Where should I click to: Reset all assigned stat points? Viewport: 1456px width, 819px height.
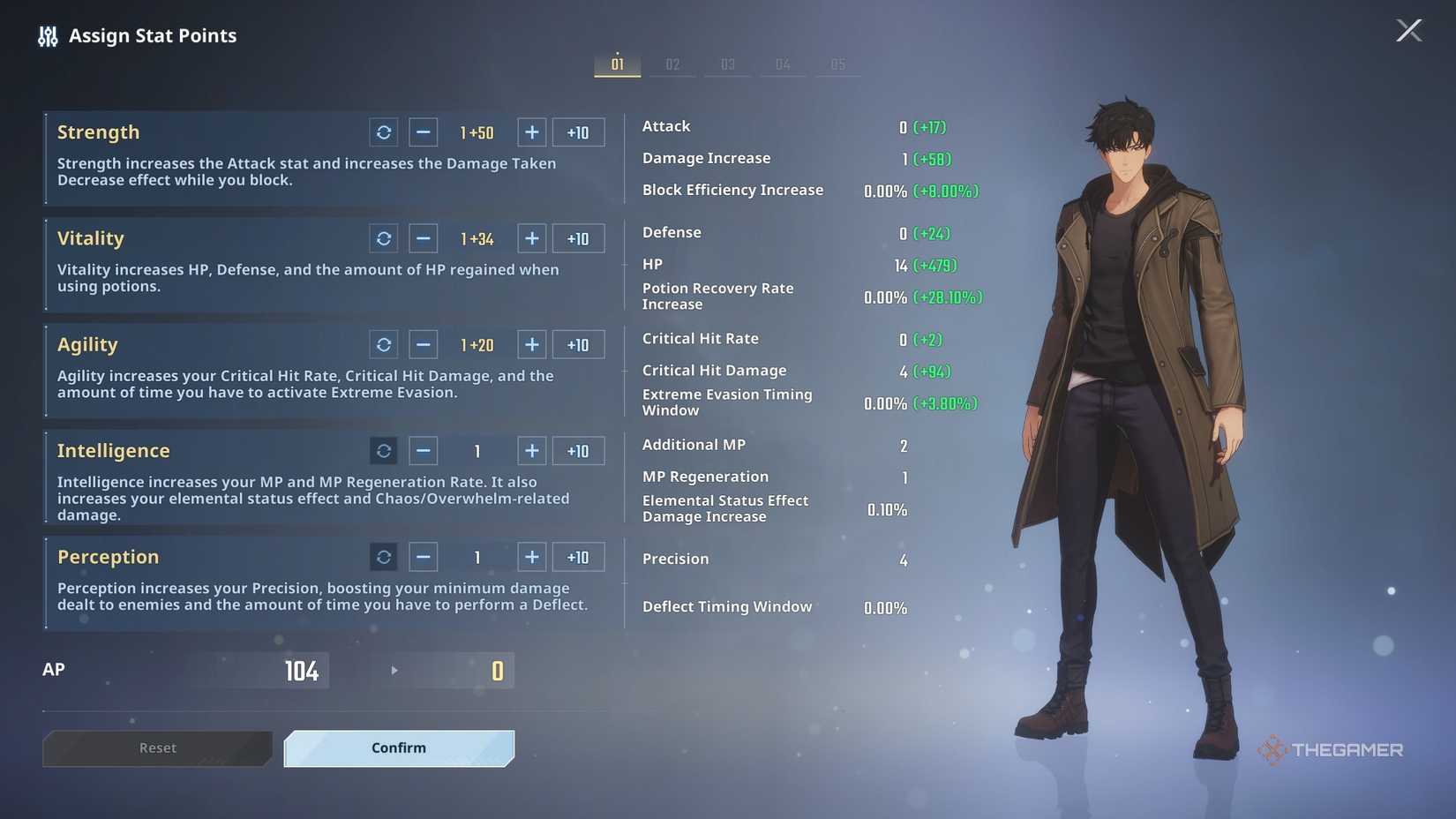pos(157,748)
